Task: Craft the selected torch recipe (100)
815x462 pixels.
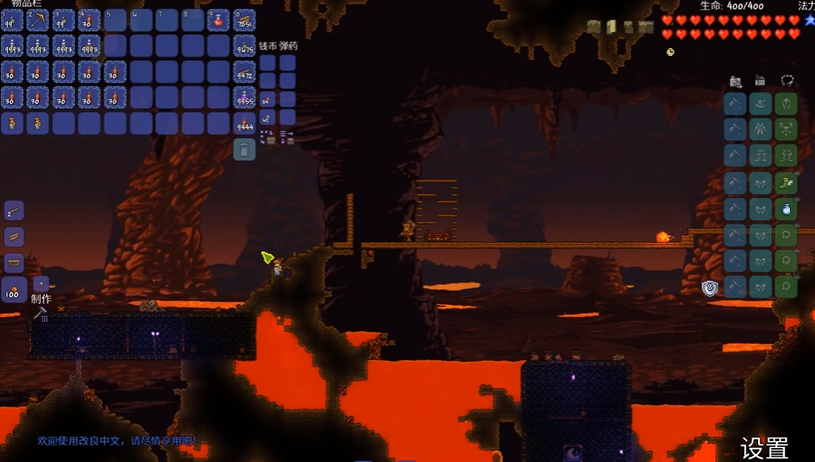Action: [14, 290]
